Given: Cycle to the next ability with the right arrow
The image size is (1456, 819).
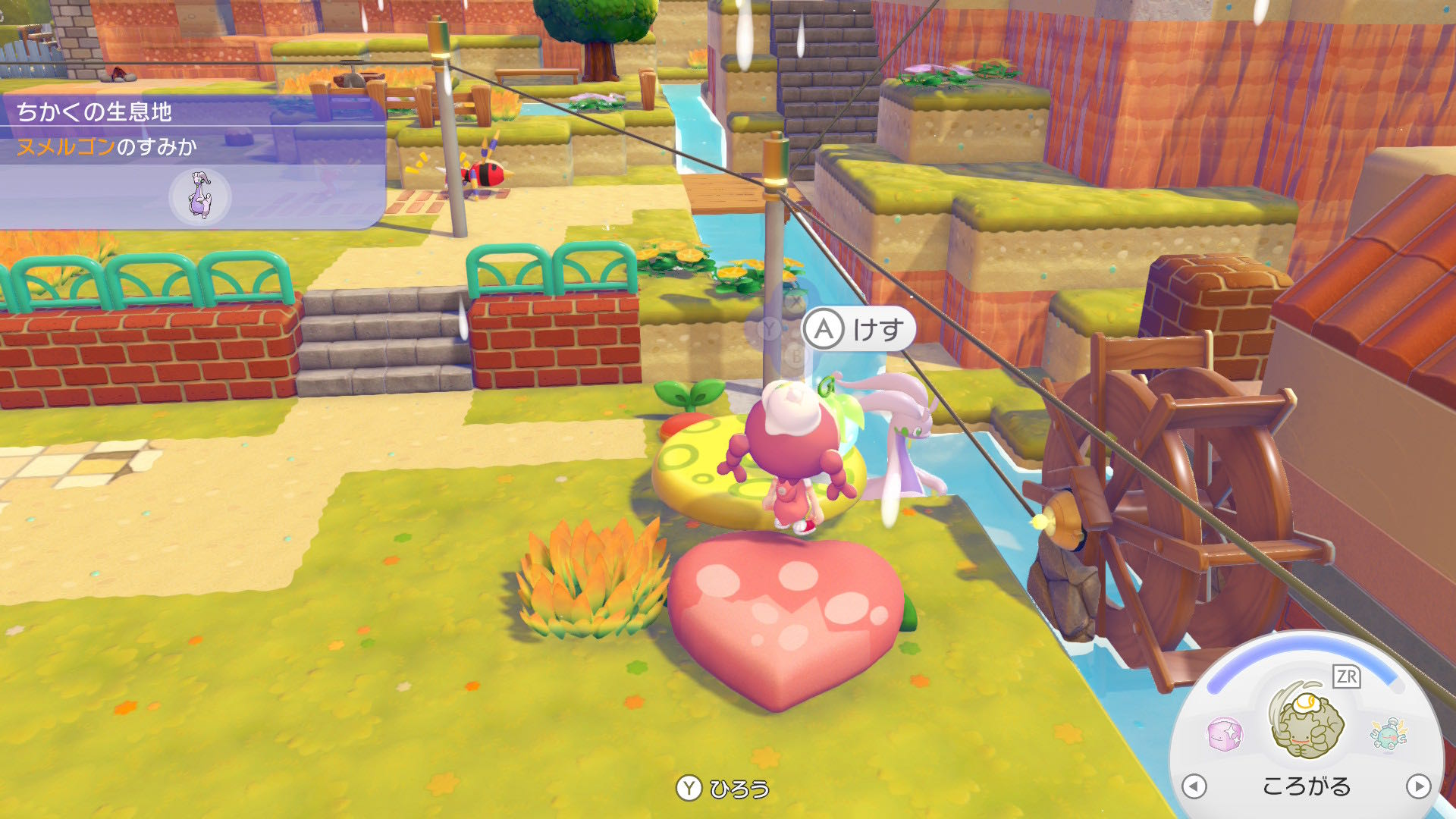Looking at the screenshot, I should [1417, 786].
